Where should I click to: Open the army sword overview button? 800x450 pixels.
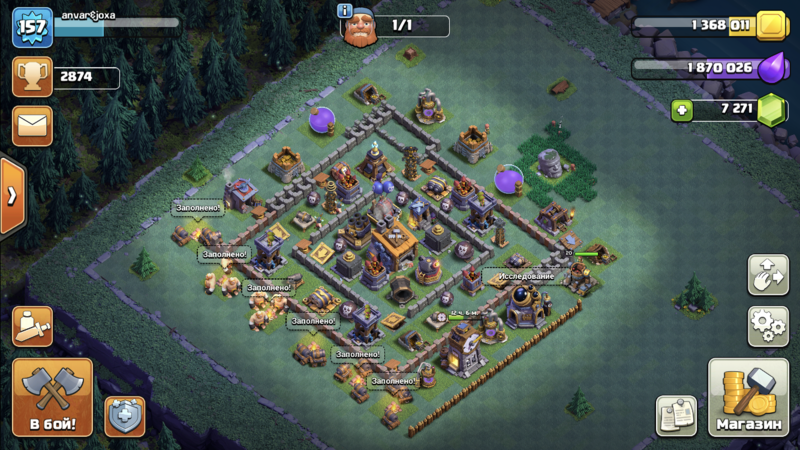(32, 326)
